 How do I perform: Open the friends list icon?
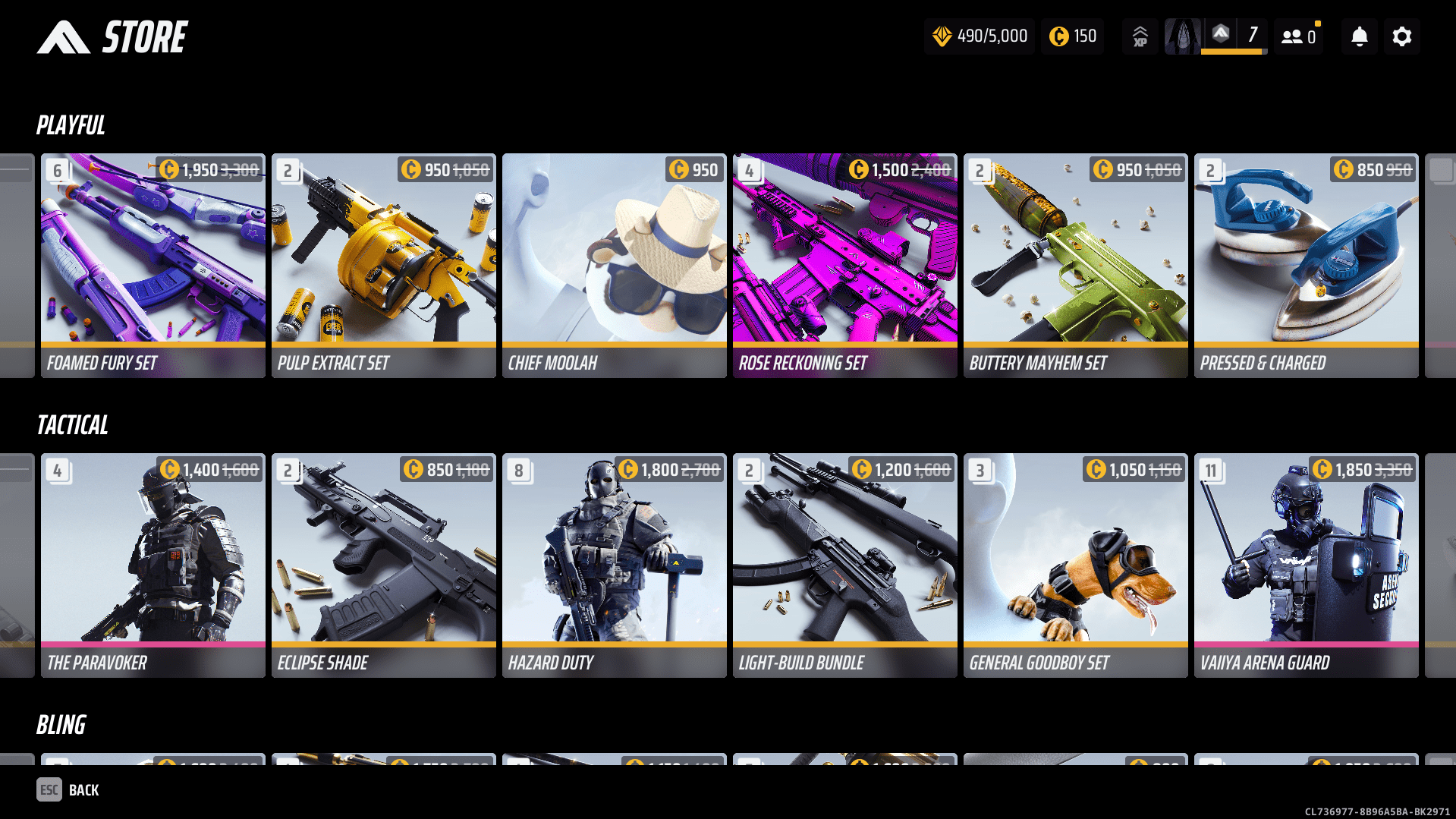1298,36
